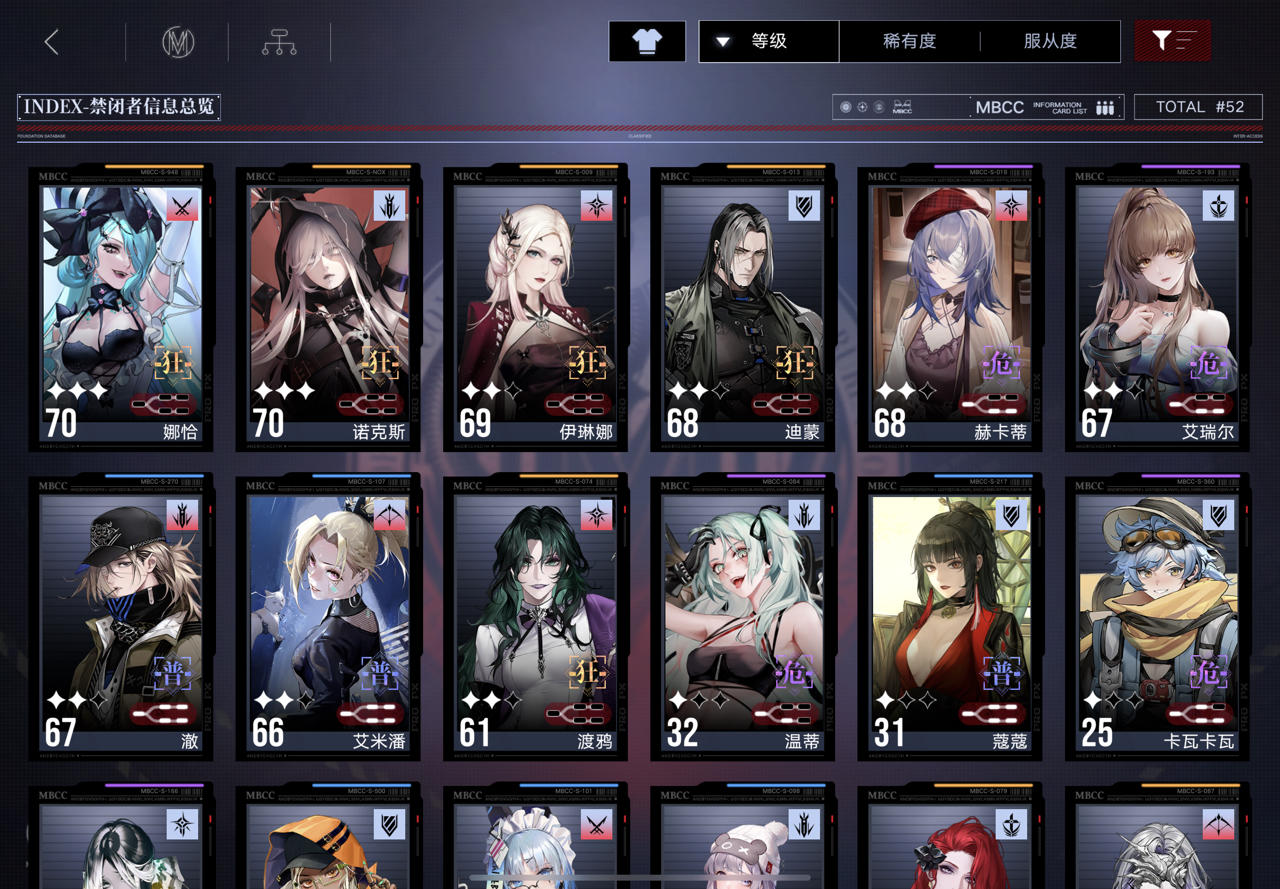Viewport: 1280px width, 889px height.
Task: Expand the leftmost circular display option toggle
Action: [846, 106]
